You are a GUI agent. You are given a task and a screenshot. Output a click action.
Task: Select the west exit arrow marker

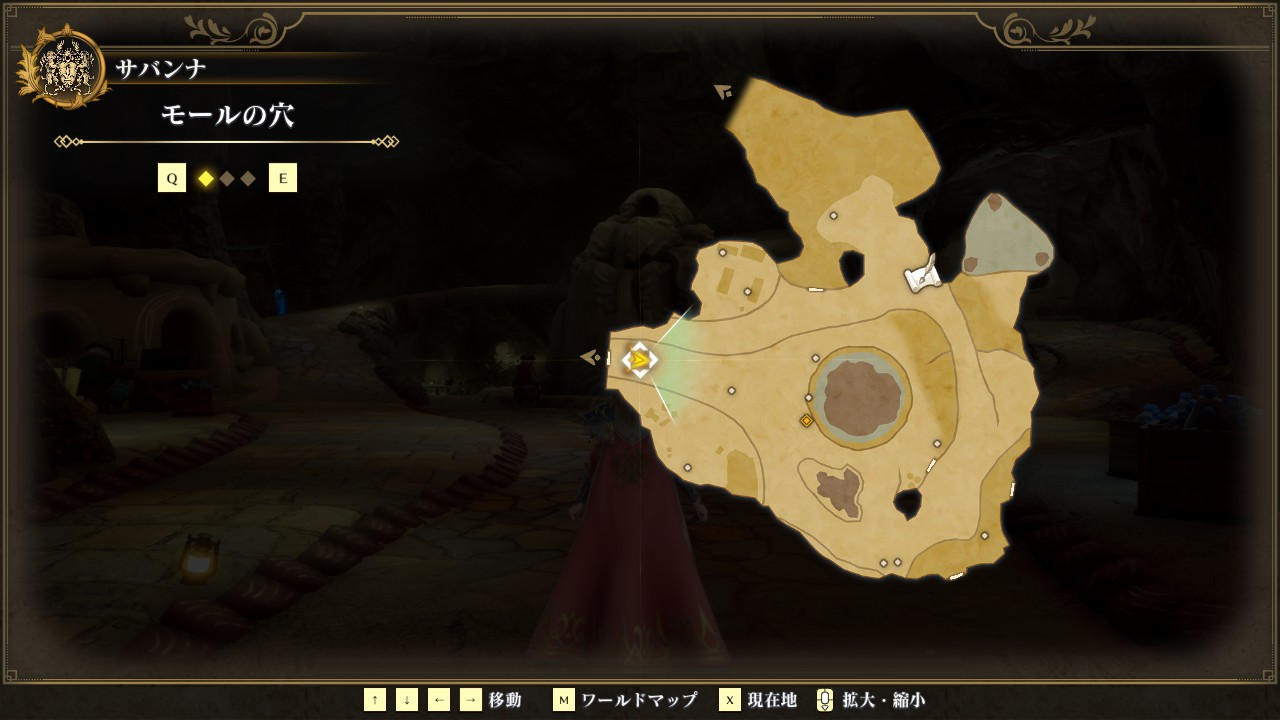(x=590, y=356)
